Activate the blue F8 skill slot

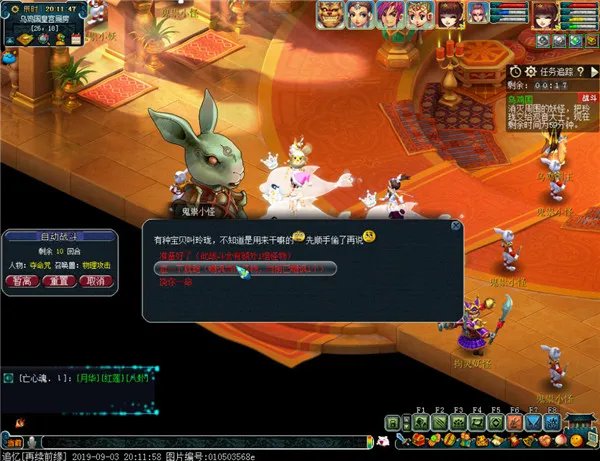click(x=551, y=422)
